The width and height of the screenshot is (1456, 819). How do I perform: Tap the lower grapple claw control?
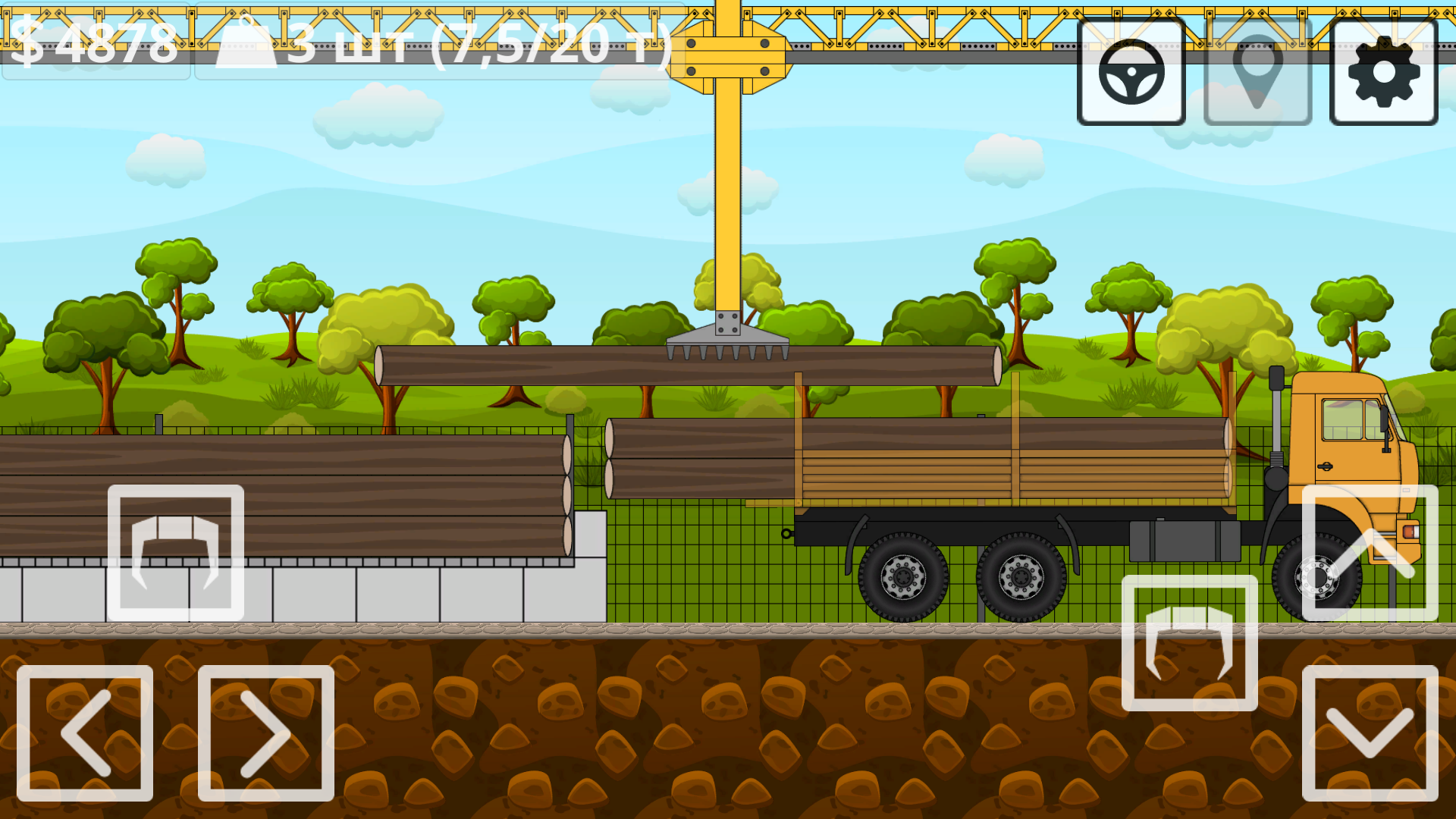(1189, 645)
